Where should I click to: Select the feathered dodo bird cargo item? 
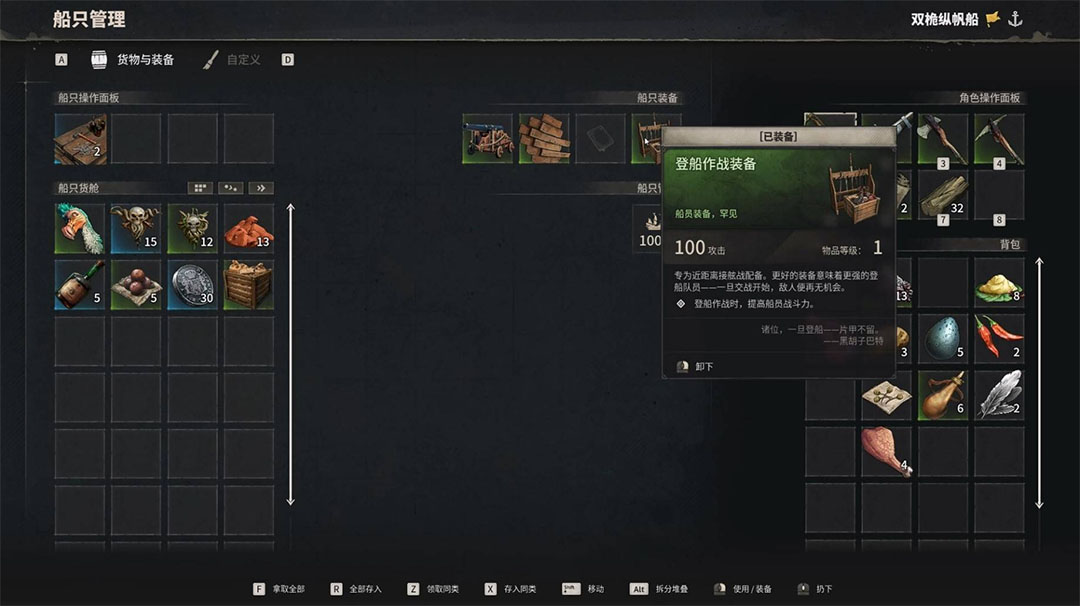tap(80, 228)
